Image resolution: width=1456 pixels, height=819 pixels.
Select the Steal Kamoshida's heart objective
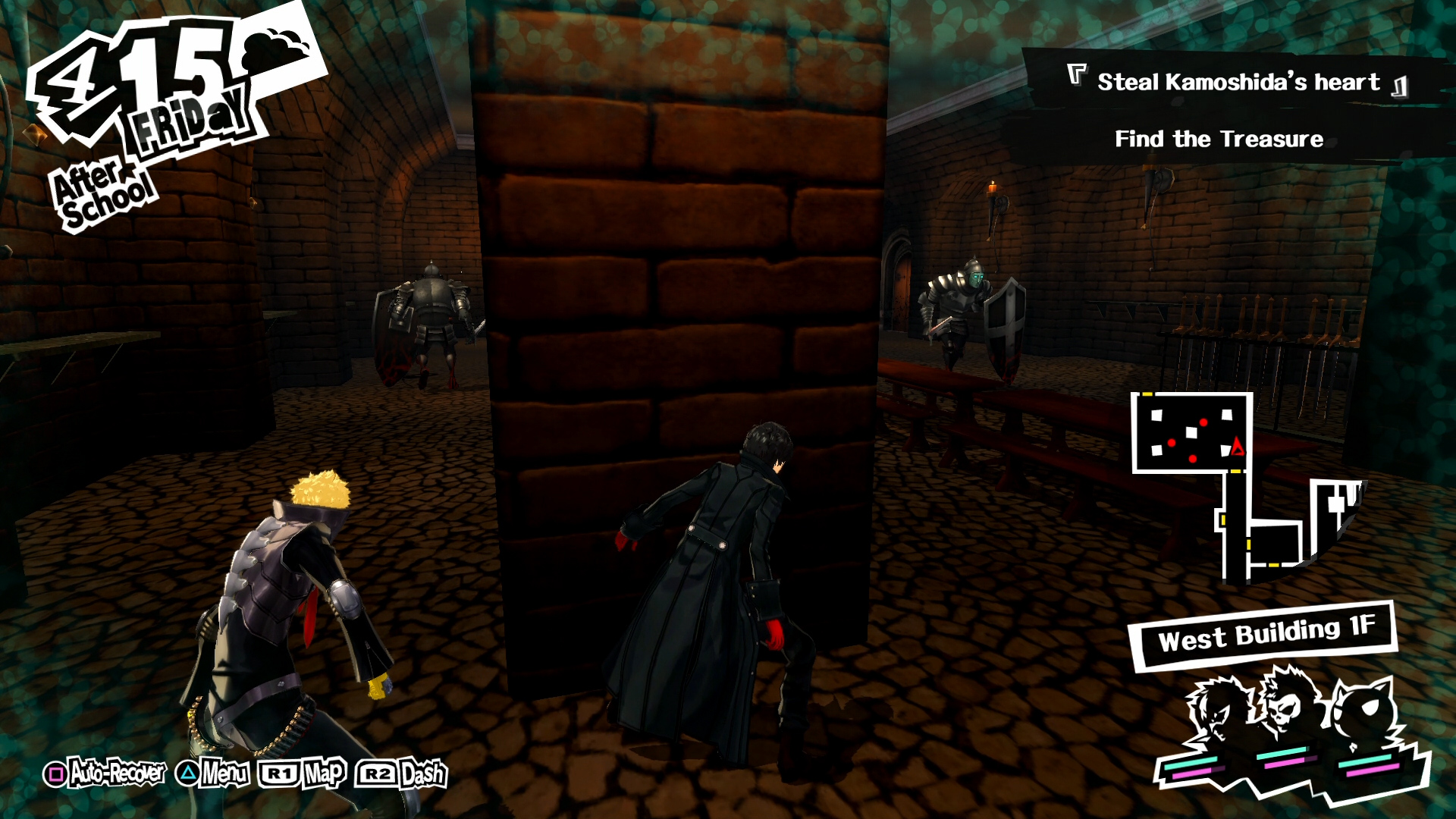click(x=1238, y=82)
